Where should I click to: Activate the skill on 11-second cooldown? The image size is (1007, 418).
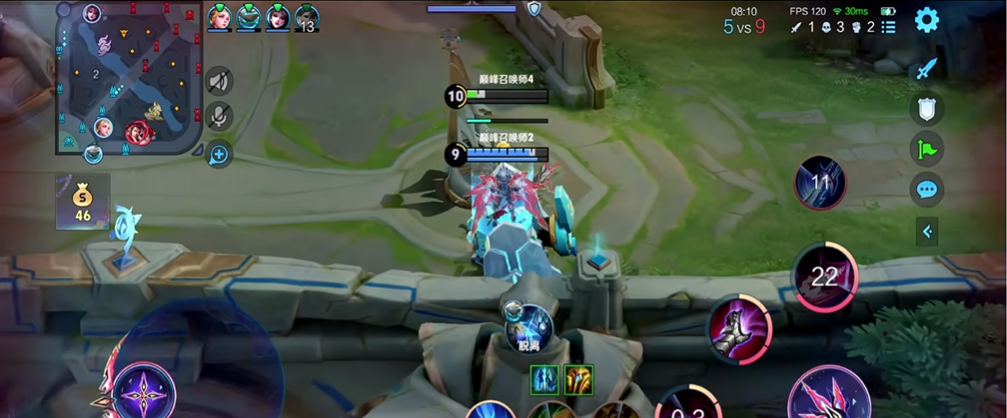click(x=820, y=183)
